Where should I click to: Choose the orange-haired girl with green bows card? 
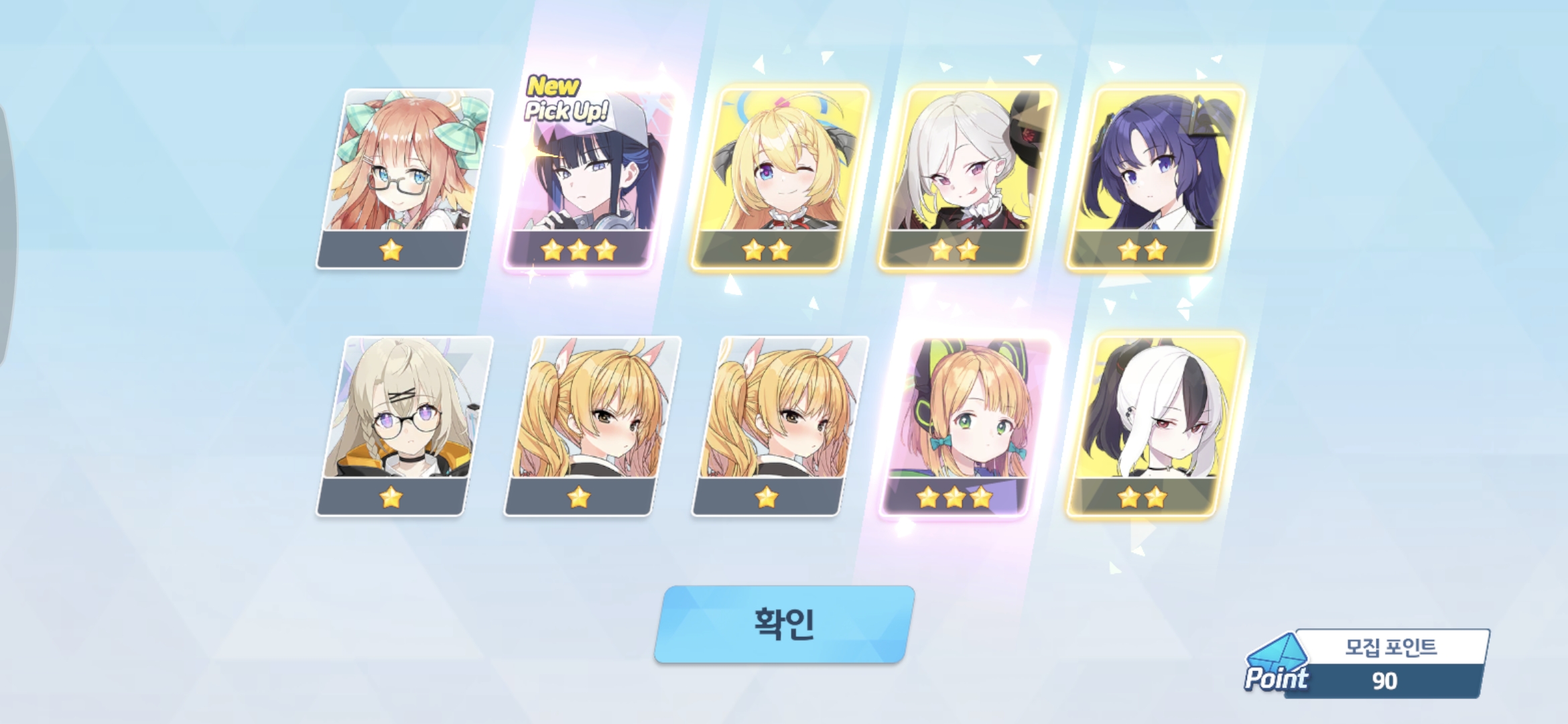pyautogui.click(x=404, y=178)
